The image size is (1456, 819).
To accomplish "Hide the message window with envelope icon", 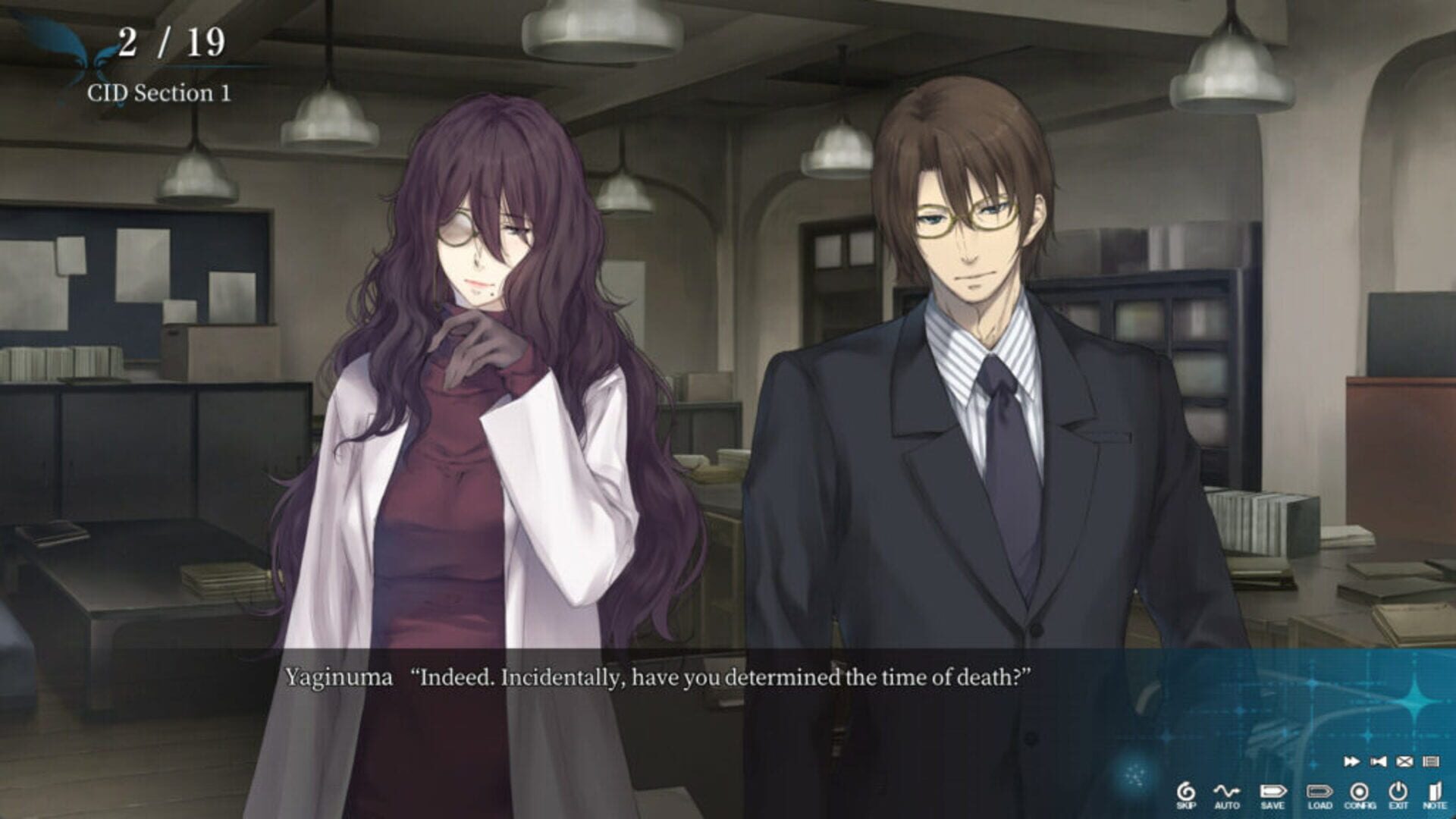I will pyautogui.click(x=1404, y=761).
